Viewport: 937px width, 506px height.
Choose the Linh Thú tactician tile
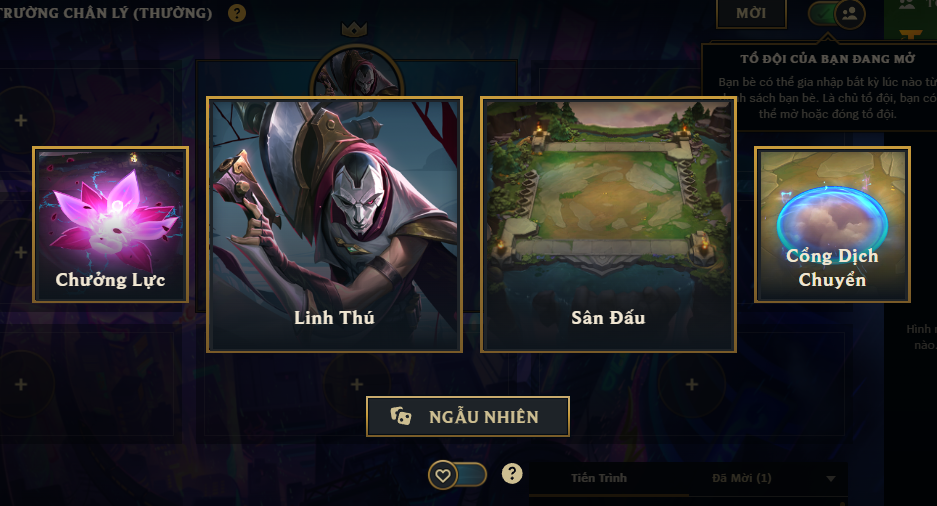(x=334, y=224)
